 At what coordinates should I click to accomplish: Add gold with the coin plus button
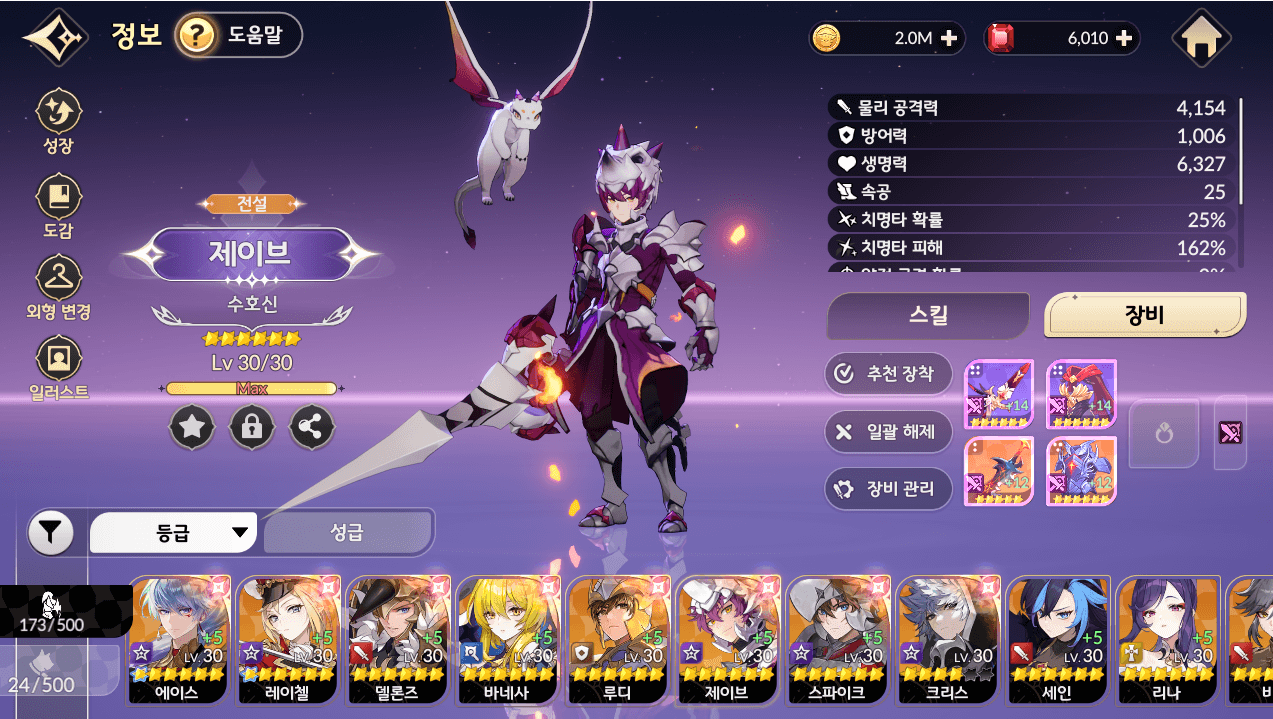click(949, 38)
